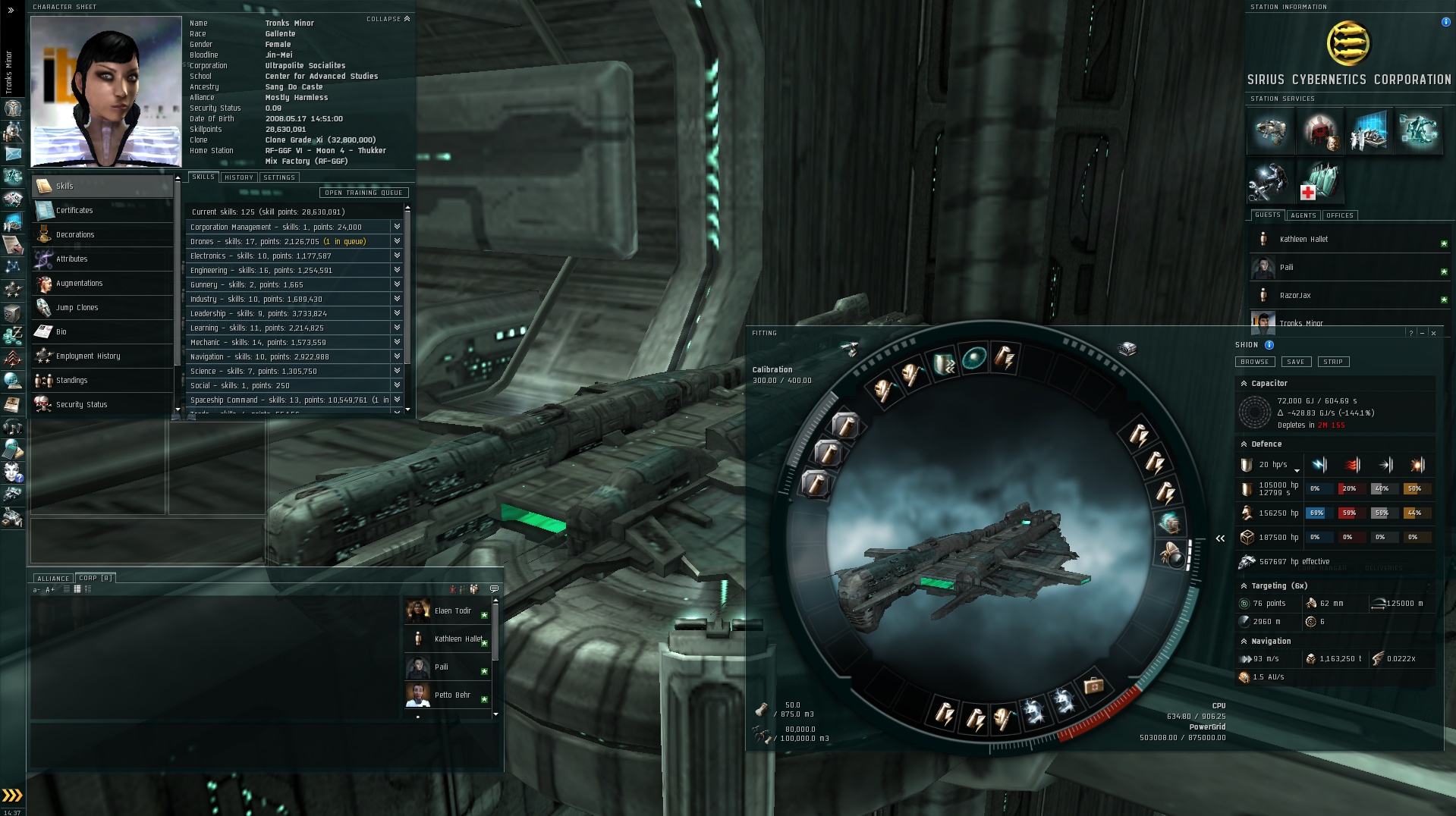Strip all modules from the ship
Viewport: 1456px width, 816px height.
1333,362
